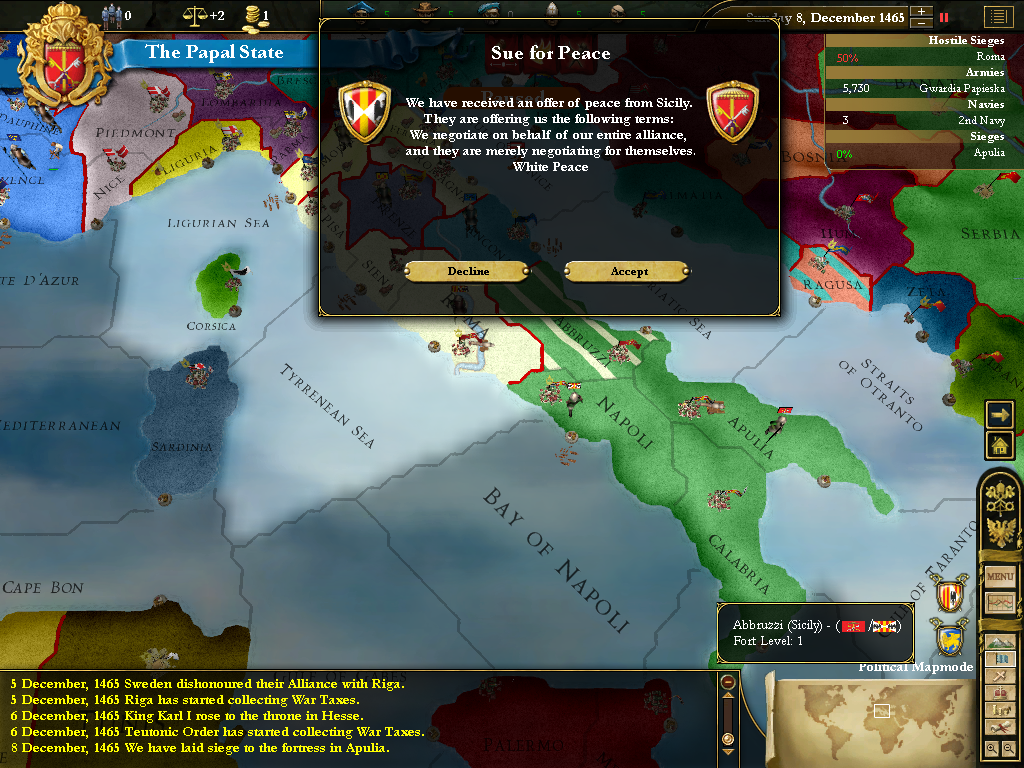Screen dimensions: 1024x768
Task: Open the Papal crossed keys emblem panel
Action: pos(1000,497)
